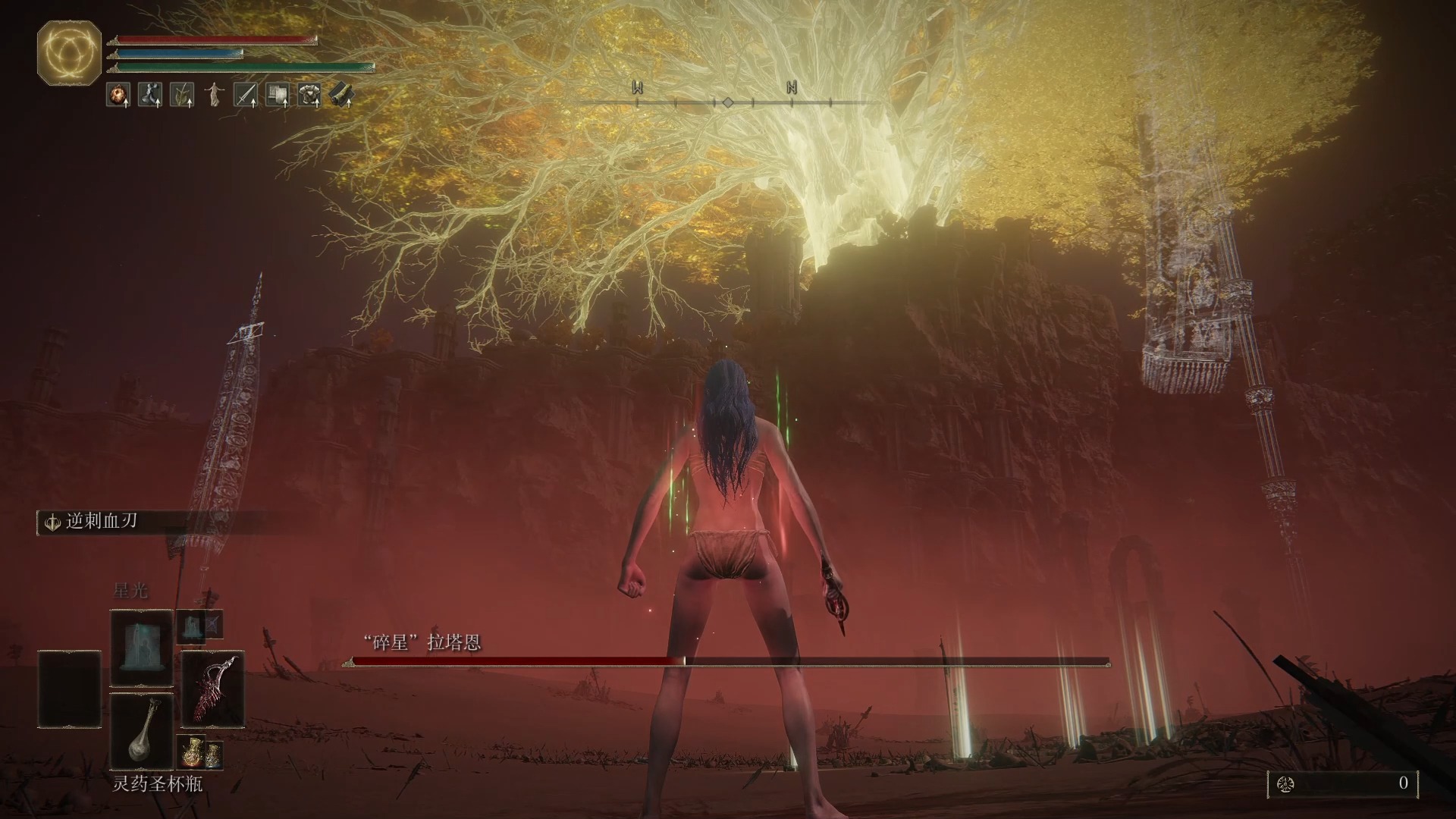The image size is (1456, 819).
Task: Select the Flask of Wondrous Physick slot
Action: pyautogui.click(x=141, y=731)
